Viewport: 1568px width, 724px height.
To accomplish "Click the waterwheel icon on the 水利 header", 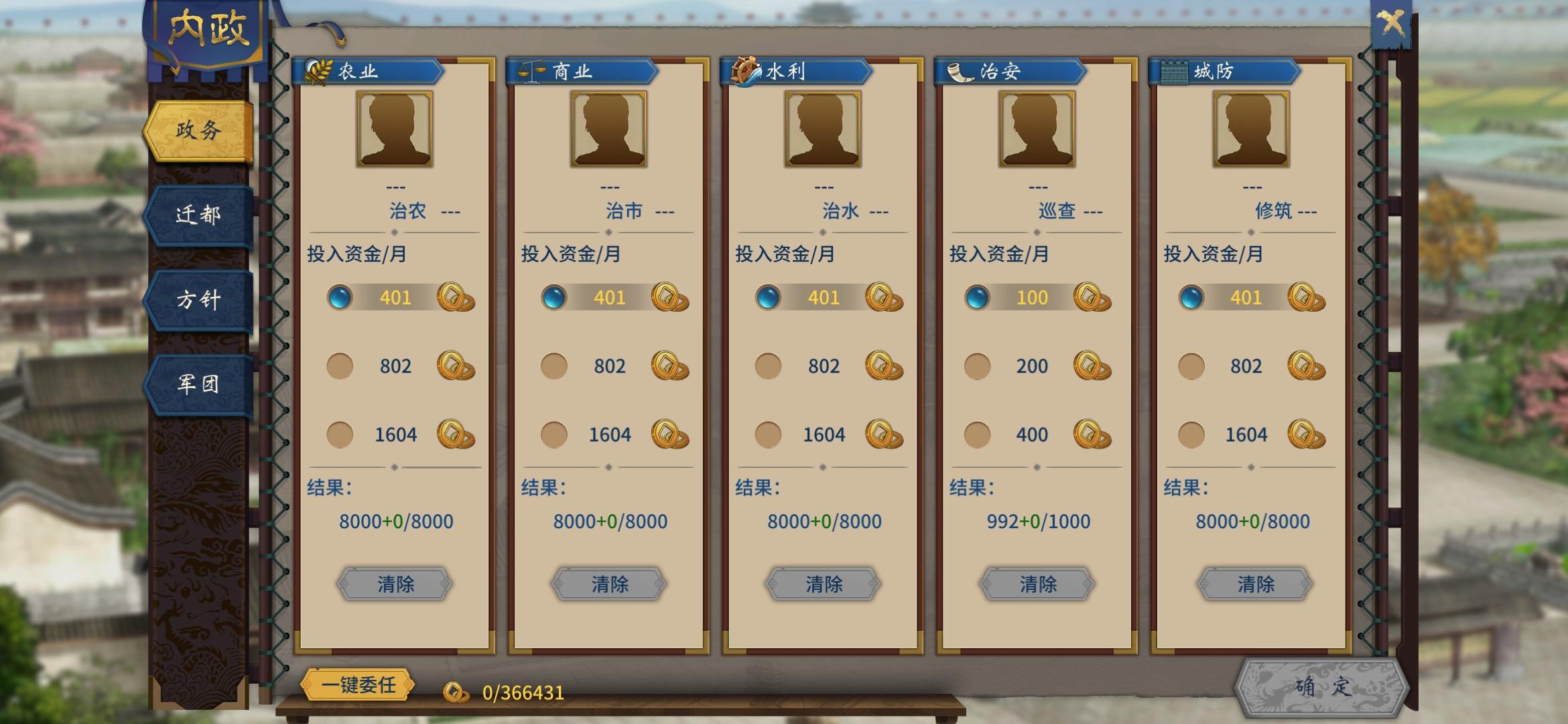I will 746,70.
